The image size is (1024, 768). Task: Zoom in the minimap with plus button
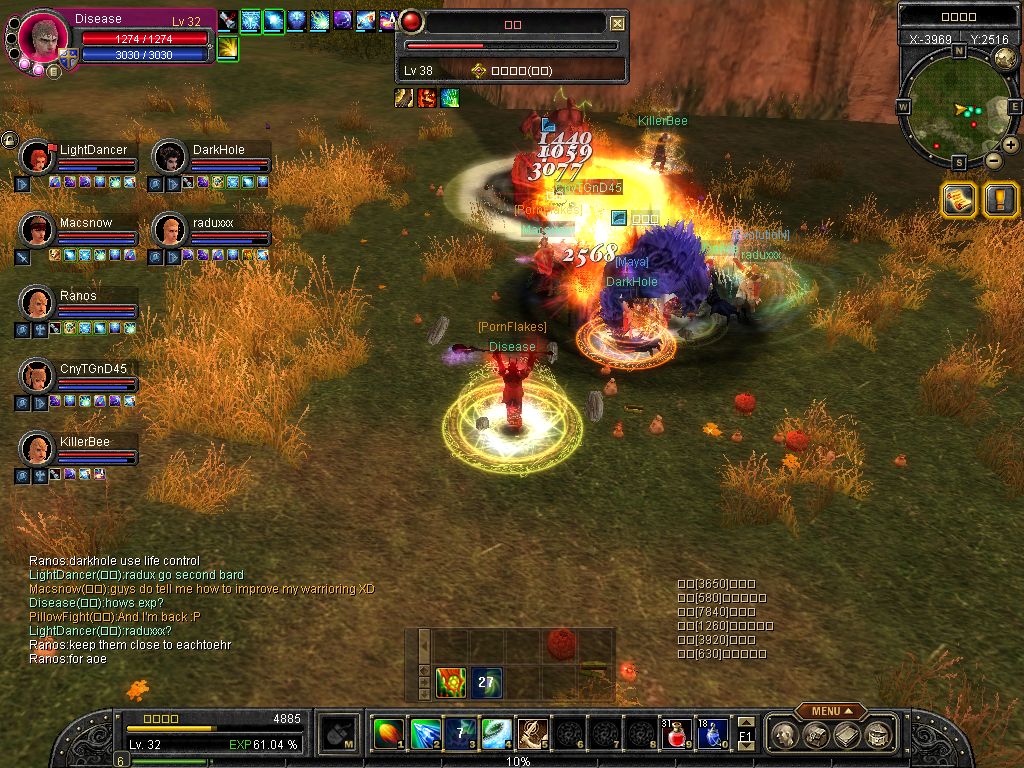click(1010, 146)
